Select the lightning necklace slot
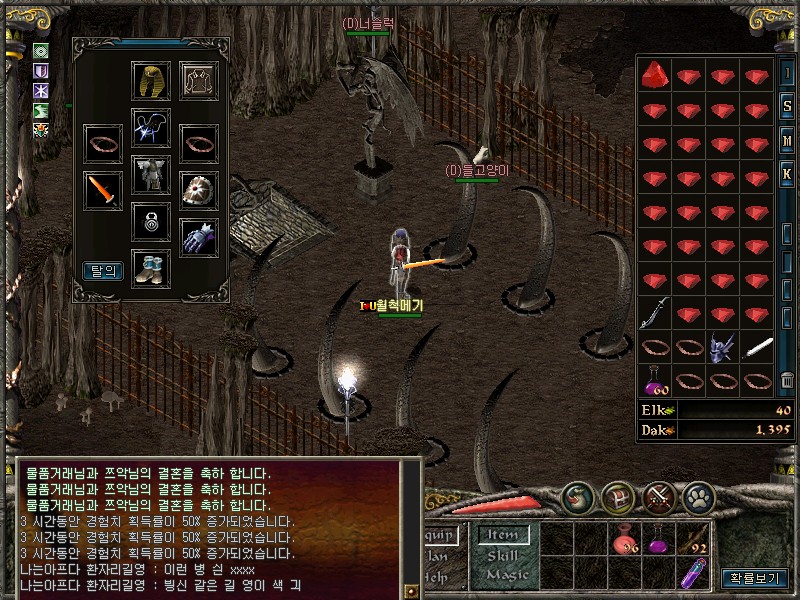 click(151, 129)
